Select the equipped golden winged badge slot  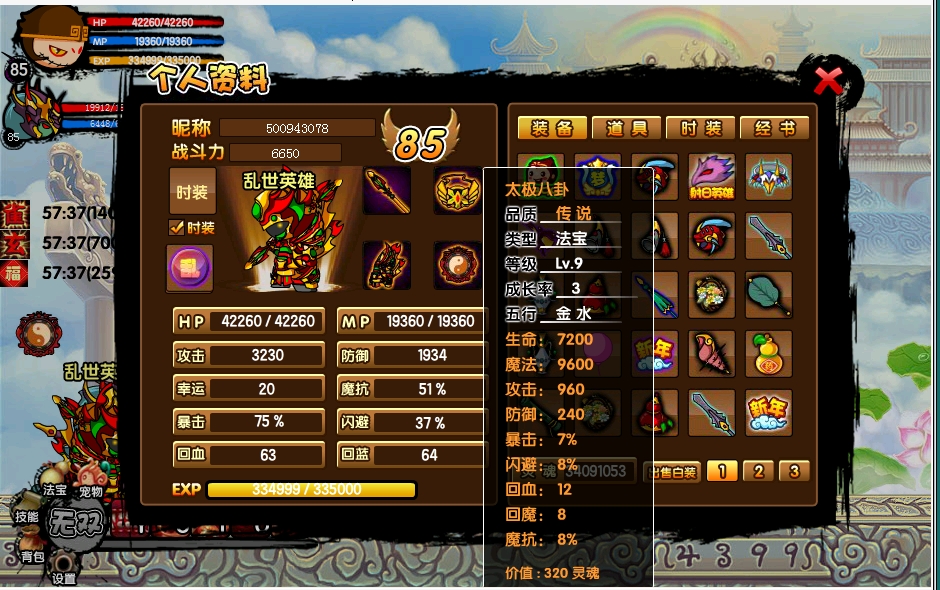click(x=457, y=190)
